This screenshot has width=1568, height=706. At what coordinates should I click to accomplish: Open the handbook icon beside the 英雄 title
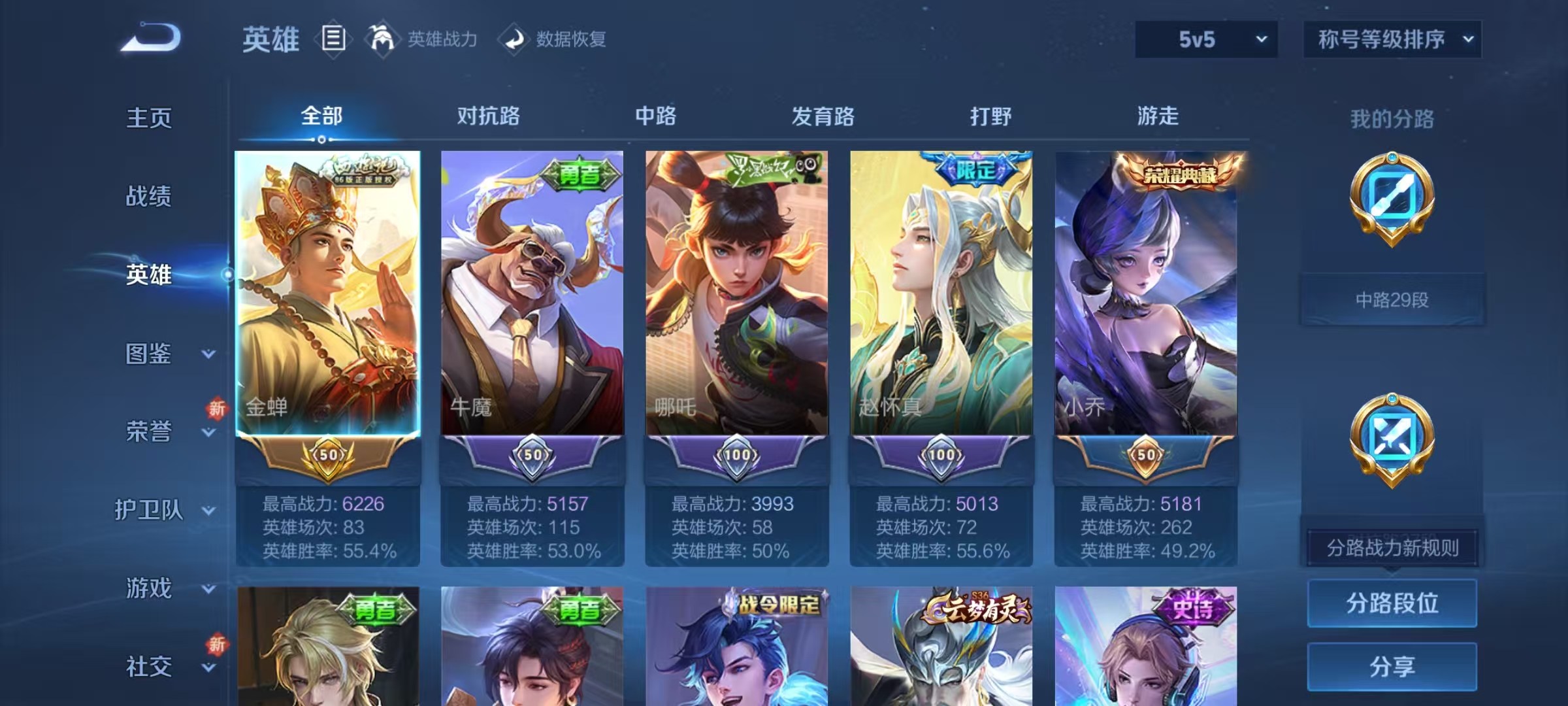(x=333, y=39)
